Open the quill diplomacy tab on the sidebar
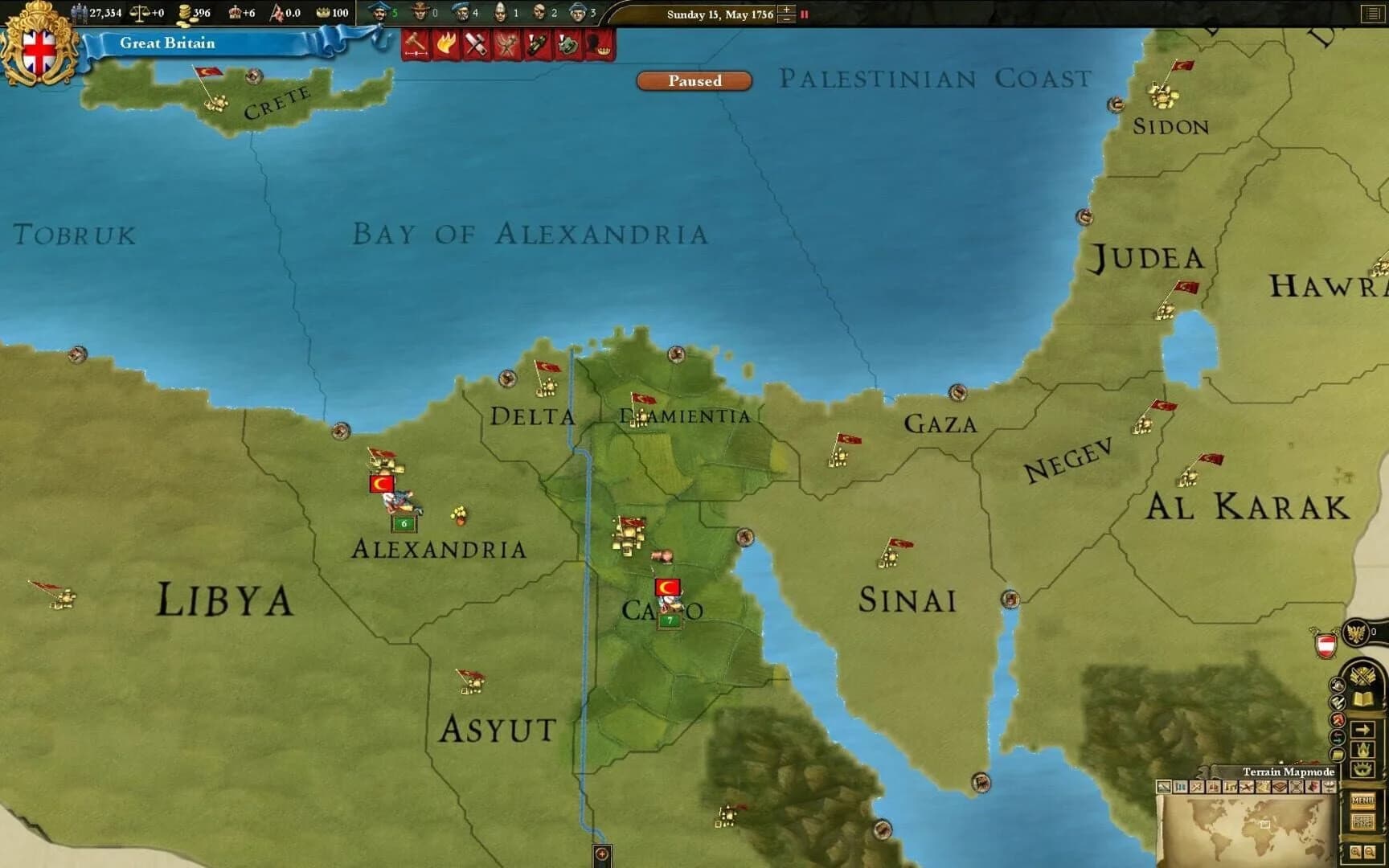Image resolution: width=1389 pixels, height=868 pixels. [1337, 702]
